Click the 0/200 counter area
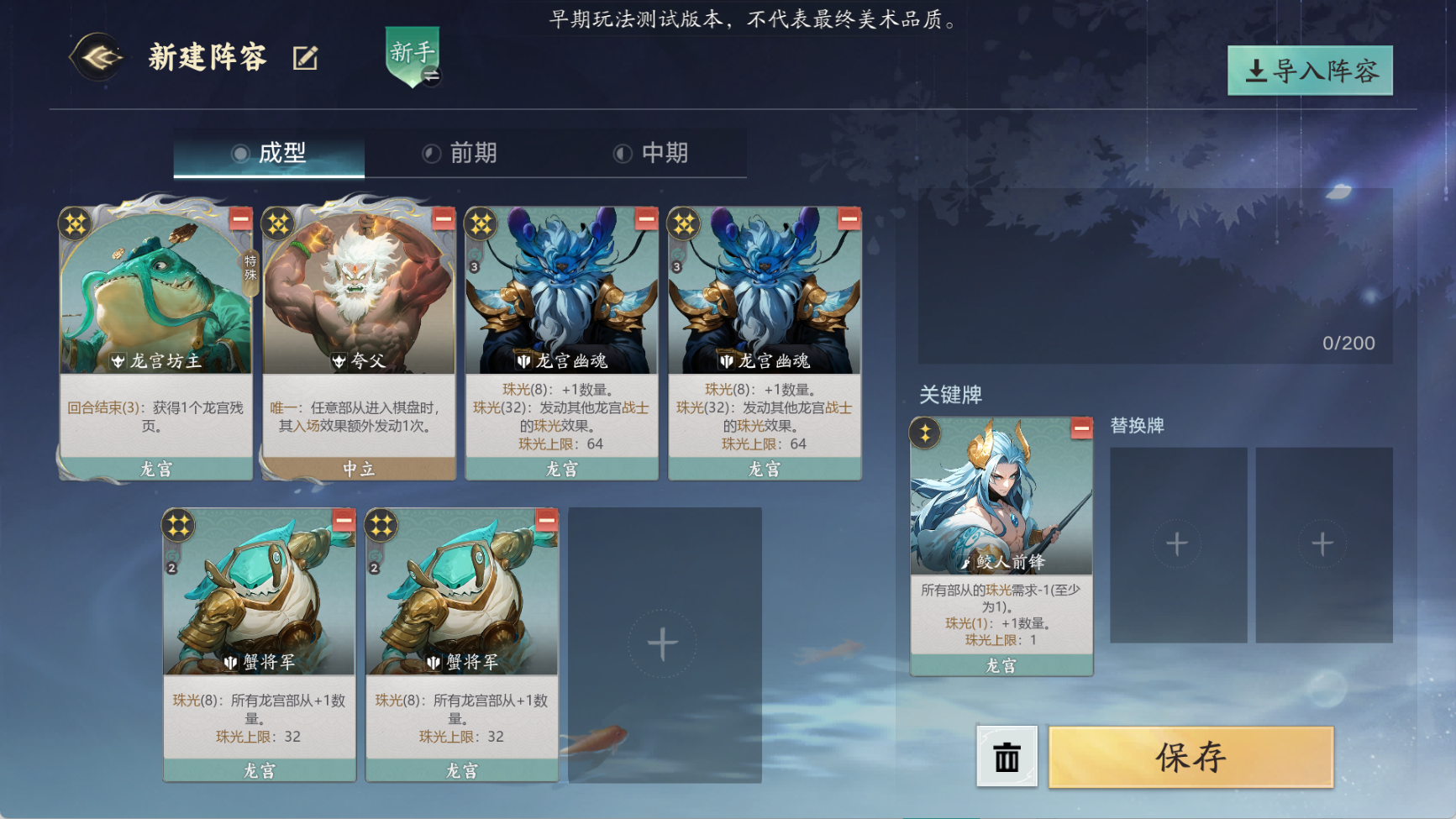Viewport: 1456px width, 819px height. 1348,342
